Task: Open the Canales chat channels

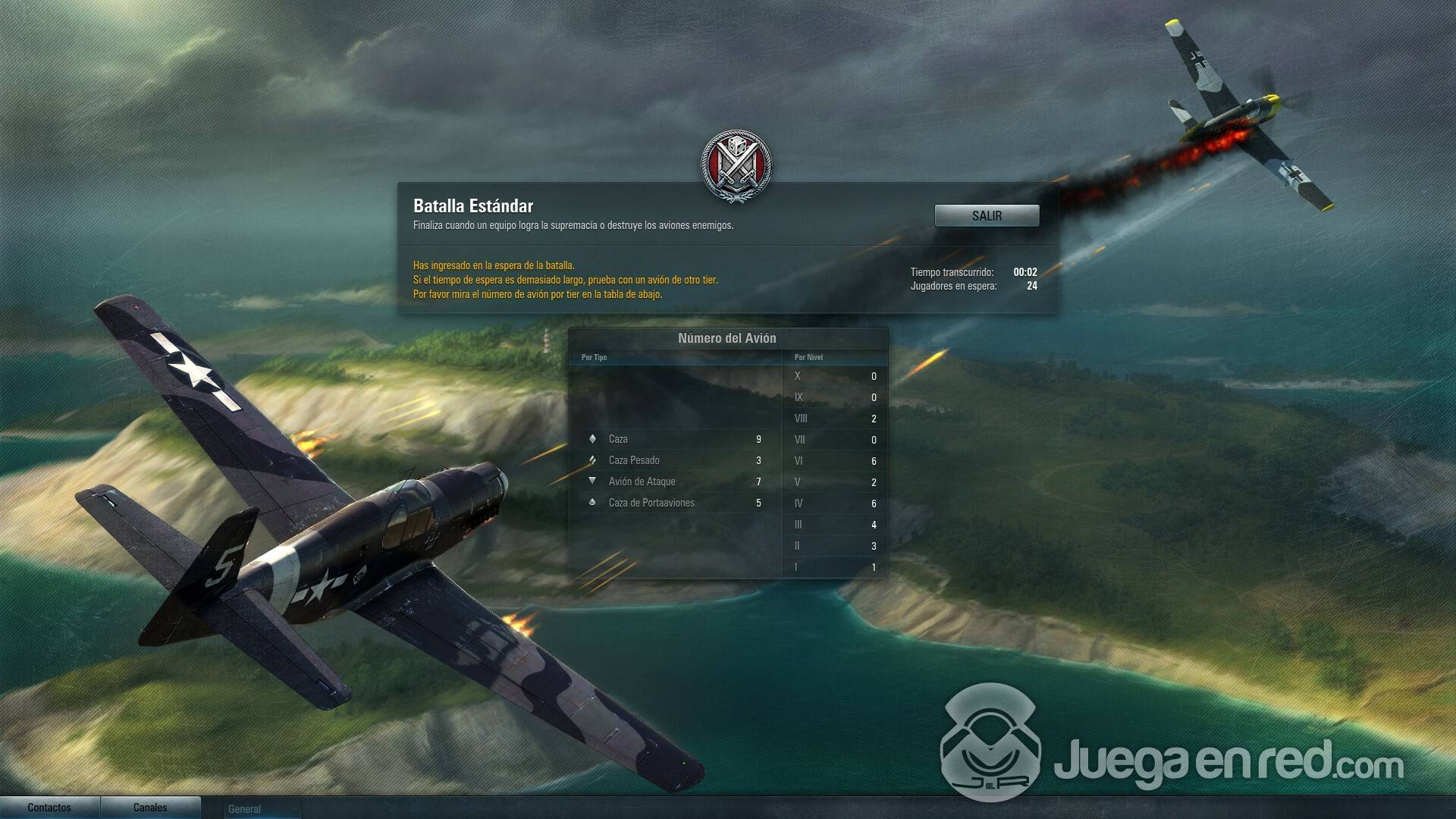Action: 150,808
